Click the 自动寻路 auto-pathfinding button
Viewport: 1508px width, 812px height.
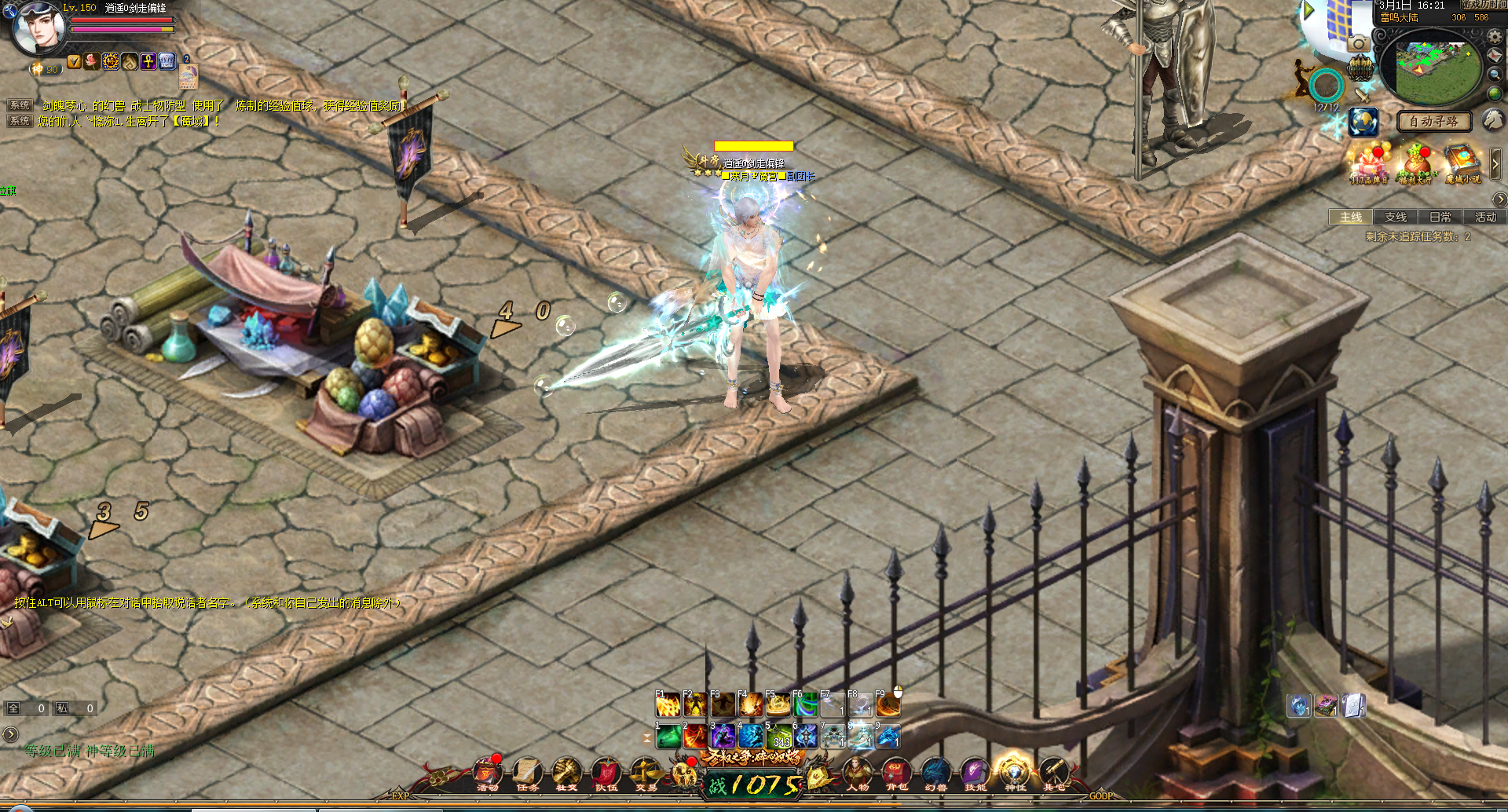1433,122
